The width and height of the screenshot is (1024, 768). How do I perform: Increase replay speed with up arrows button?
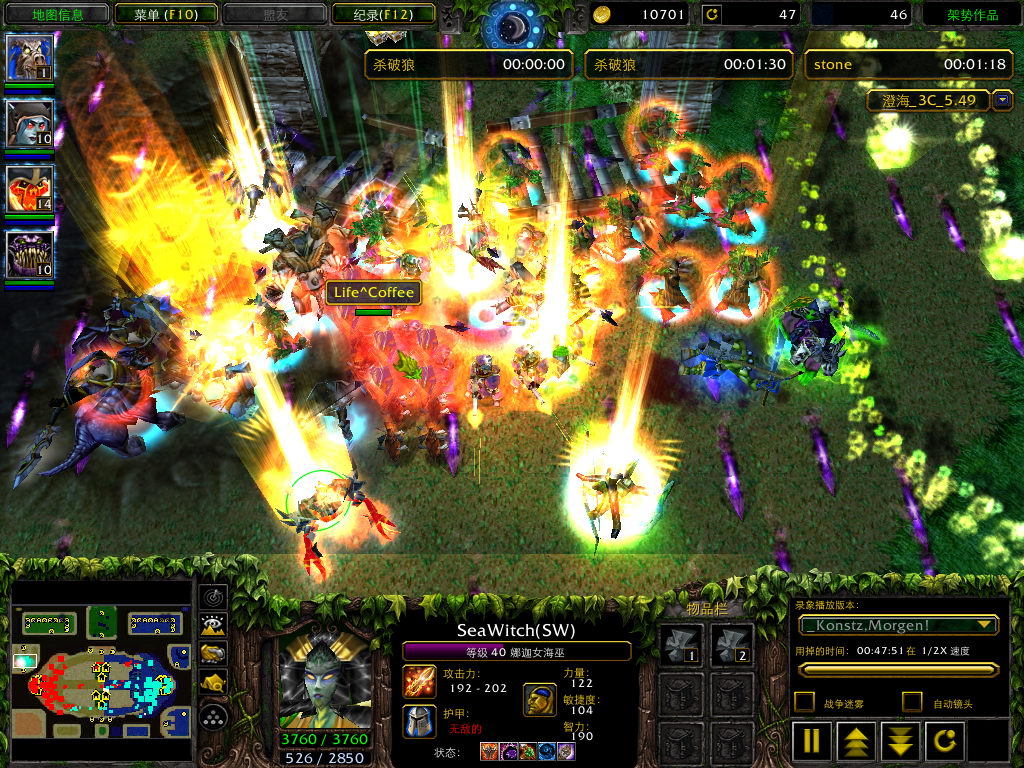coord(856,741)
